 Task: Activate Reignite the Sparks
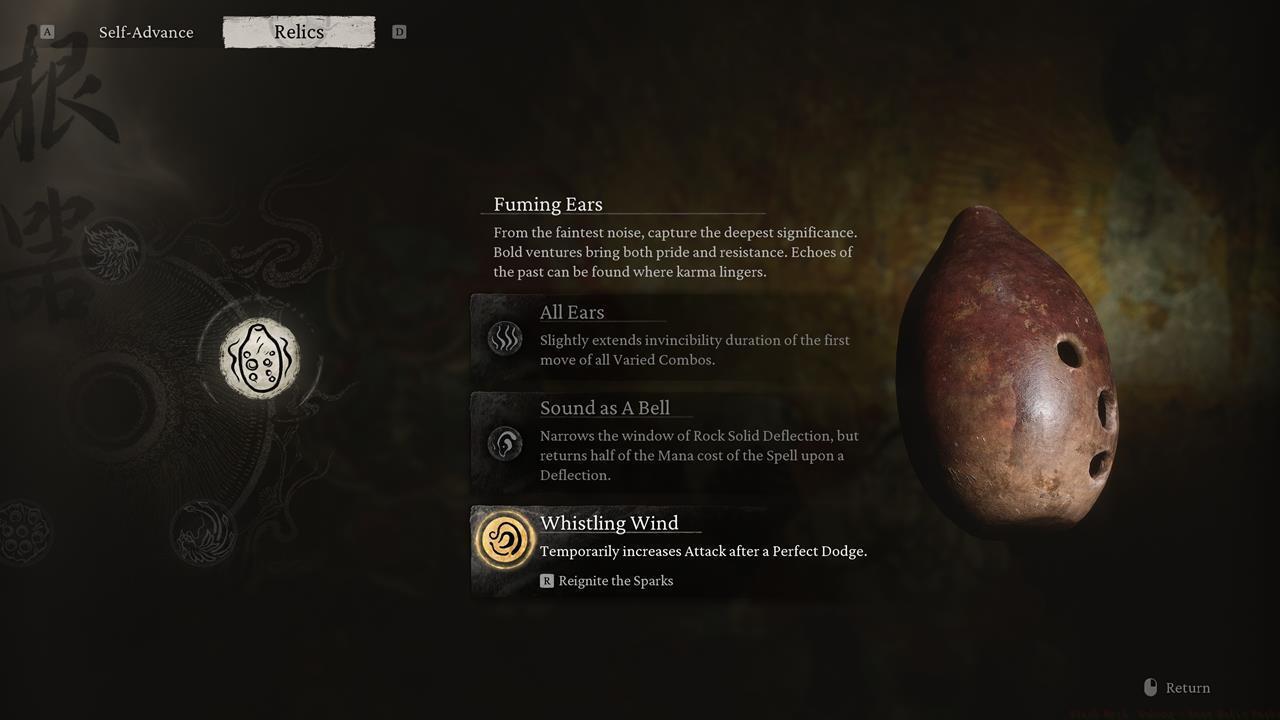pyautogui.click(x=615, y=580)
